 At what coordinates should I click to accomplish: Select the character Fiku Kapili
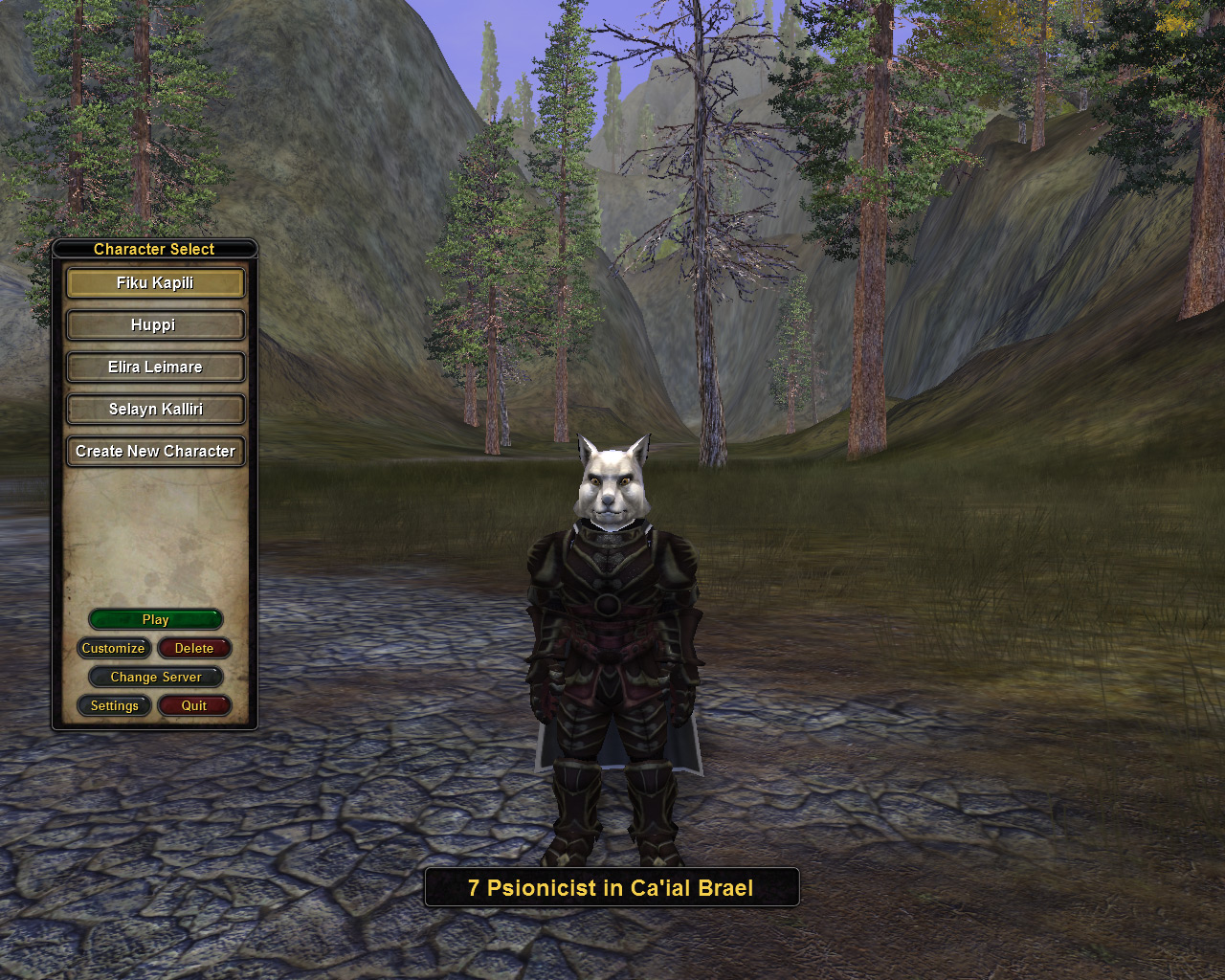click(155, 283)
